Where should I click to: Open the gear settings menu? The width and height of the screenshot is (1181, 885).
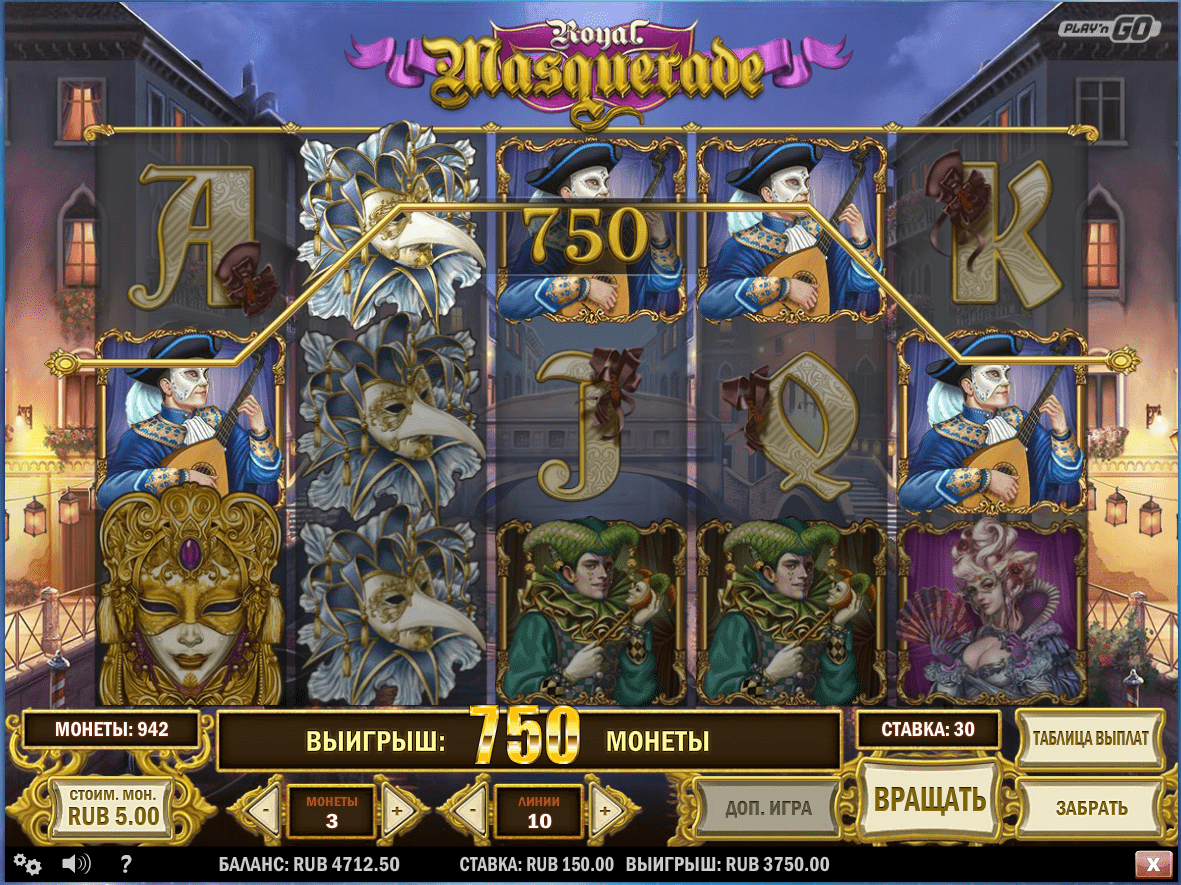click(27, 864)
